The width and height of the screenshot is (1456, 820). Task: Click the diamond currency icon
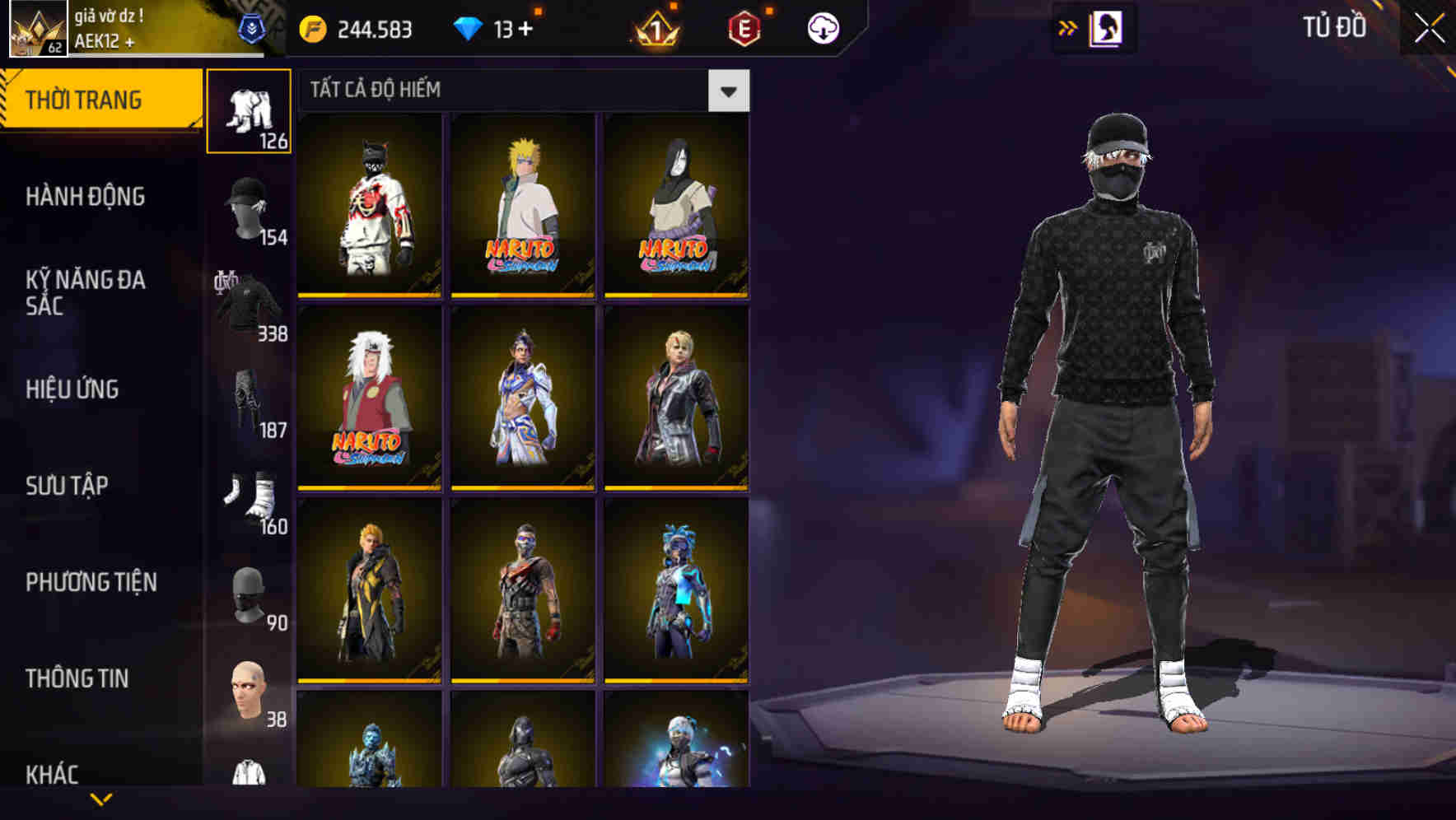[470, 26]
